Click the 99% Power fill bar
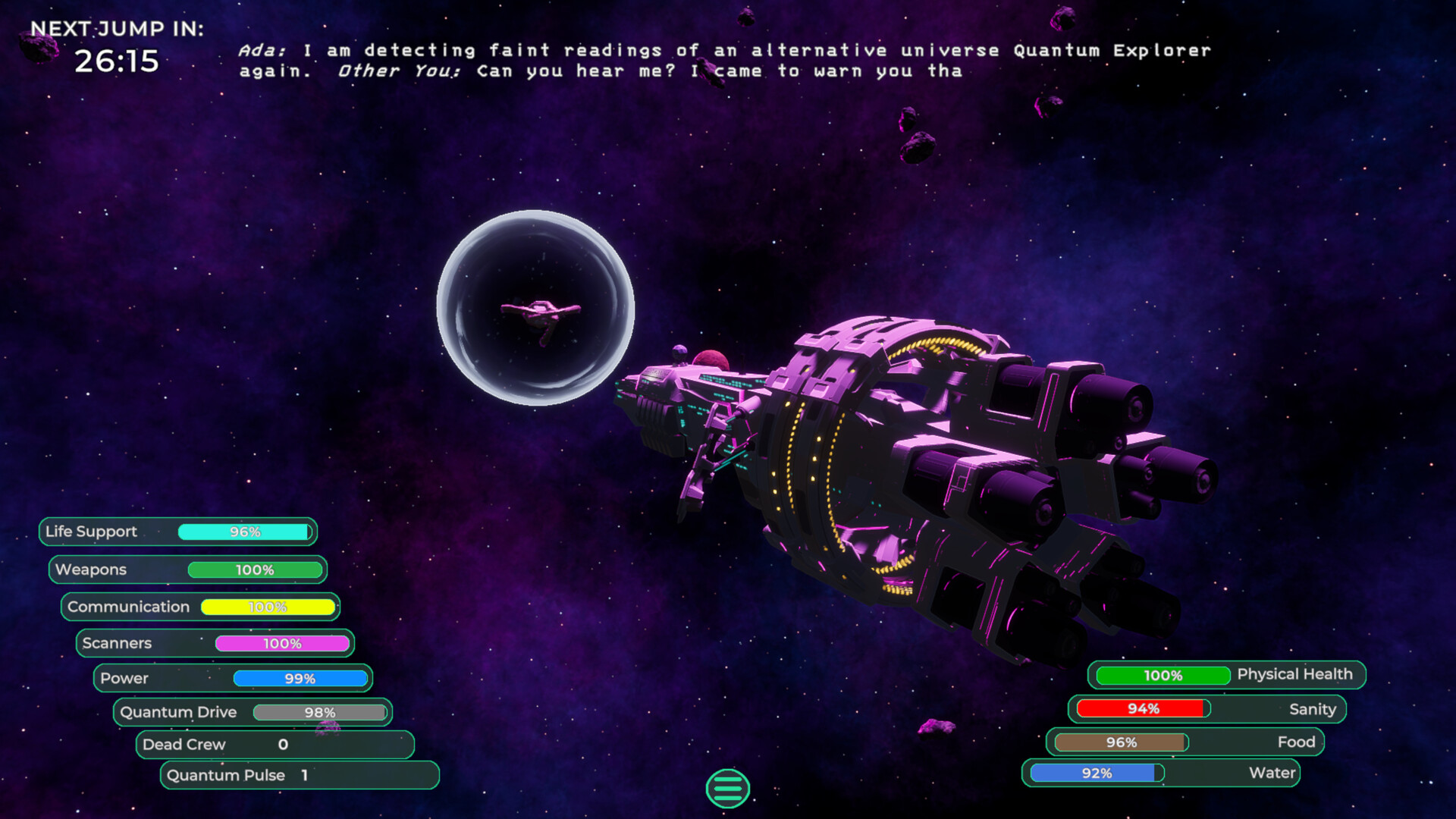The image size is (1456, 819). 302,678
